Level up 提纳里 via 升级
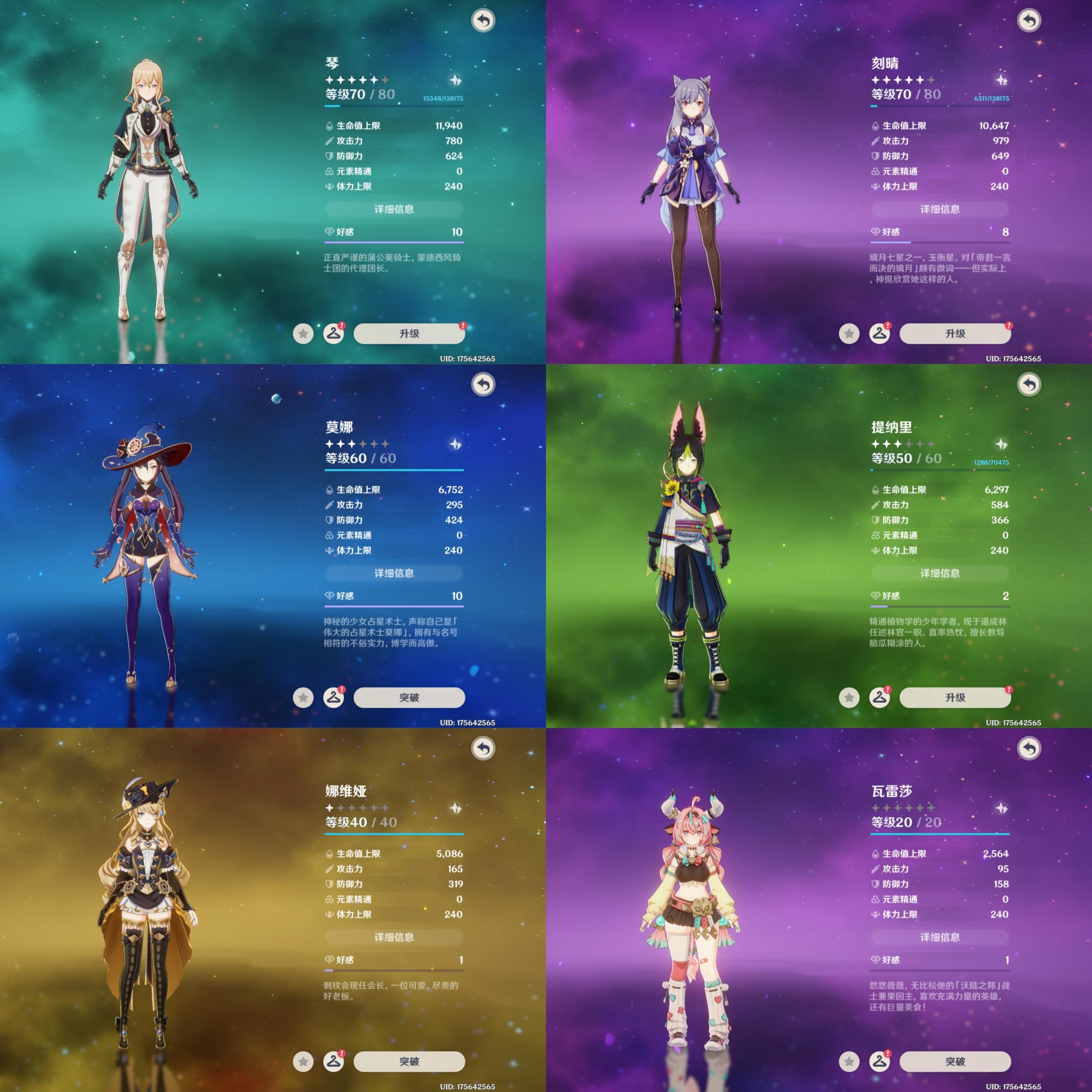 [955, 697]
